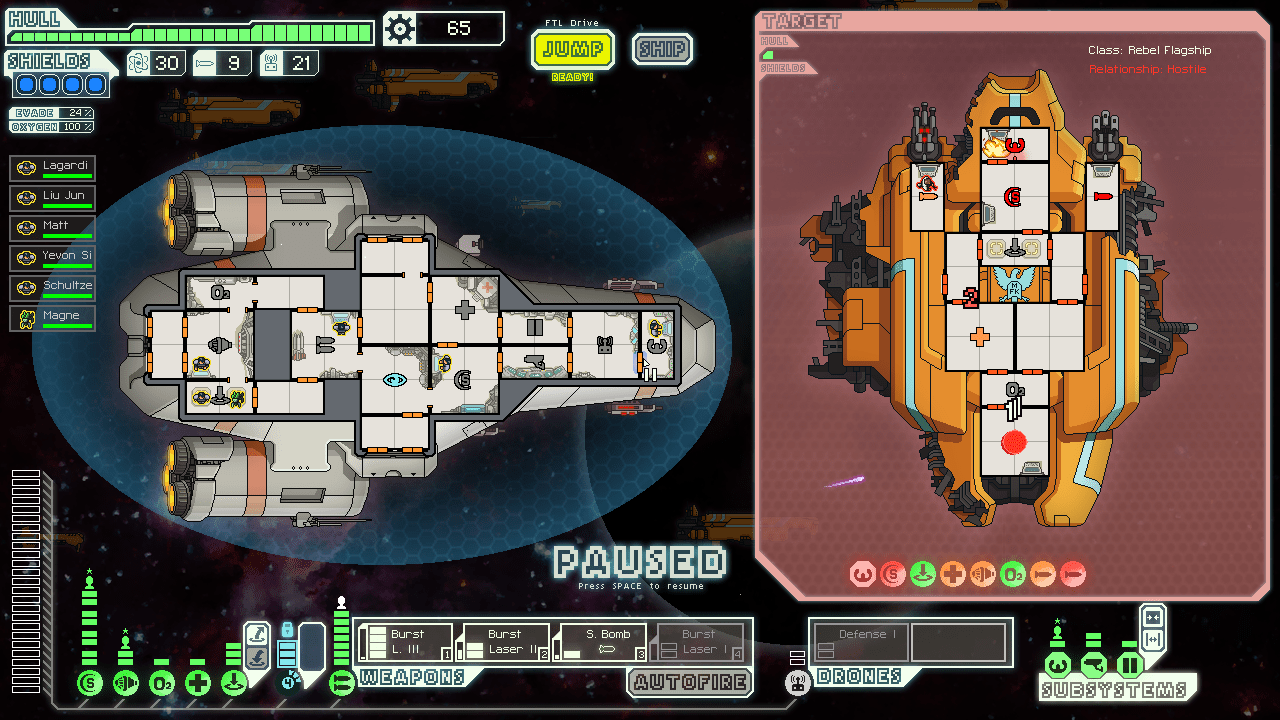Open the SHIP screen

click(662, 49)
